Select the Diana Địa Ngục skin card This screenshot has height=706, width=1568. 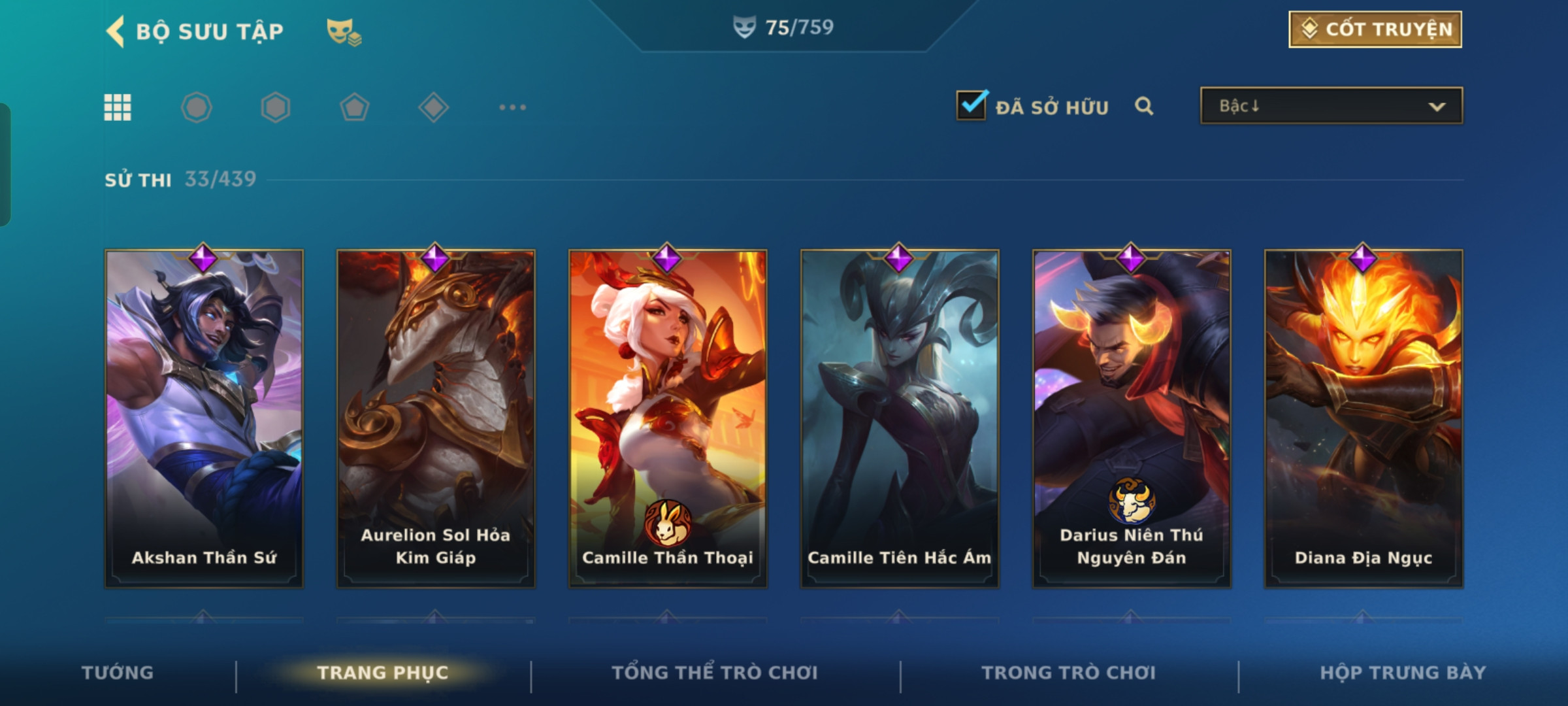tap(1364, 418)
